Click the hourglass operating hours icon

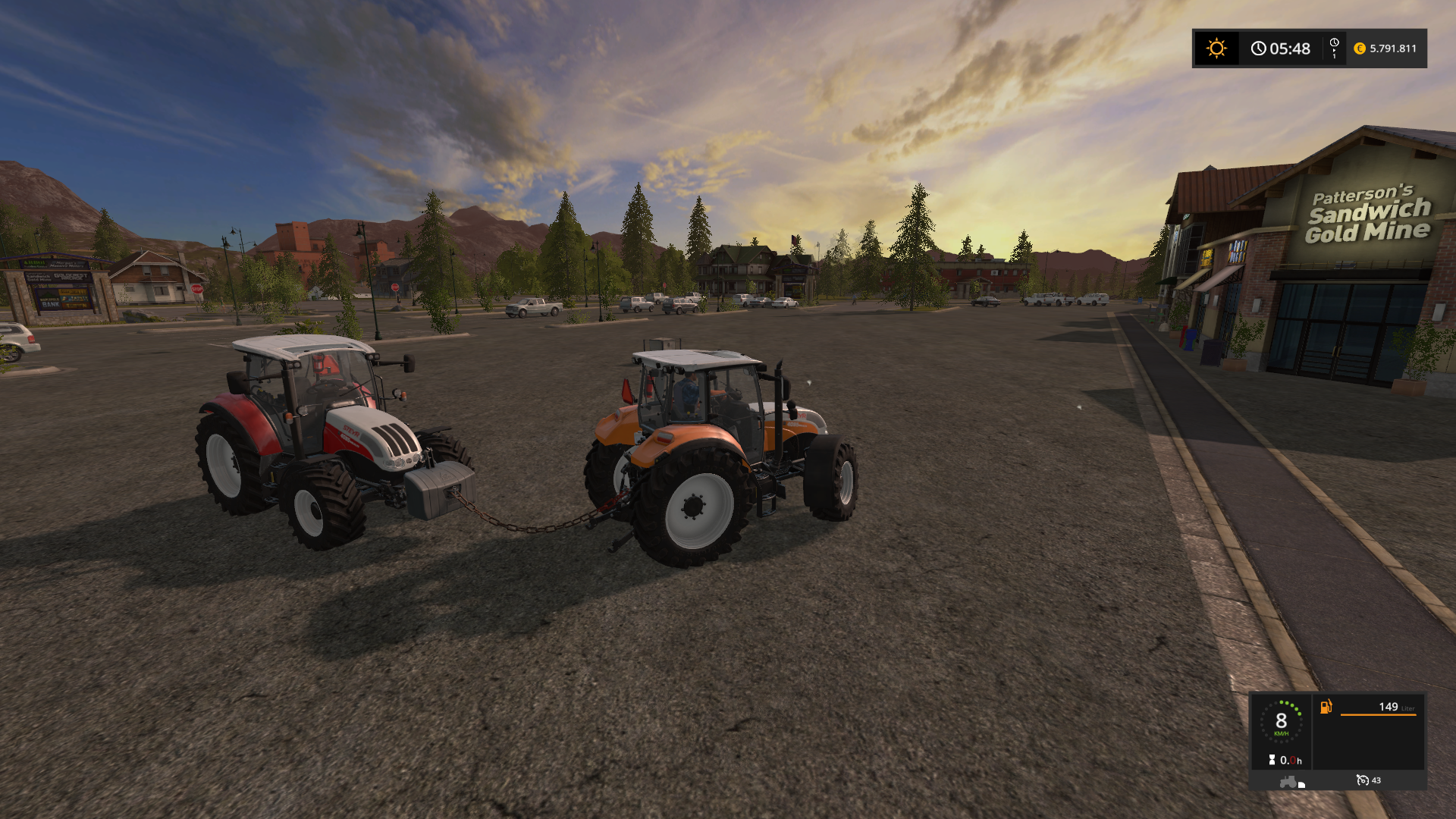click(x=1272, y=760)
